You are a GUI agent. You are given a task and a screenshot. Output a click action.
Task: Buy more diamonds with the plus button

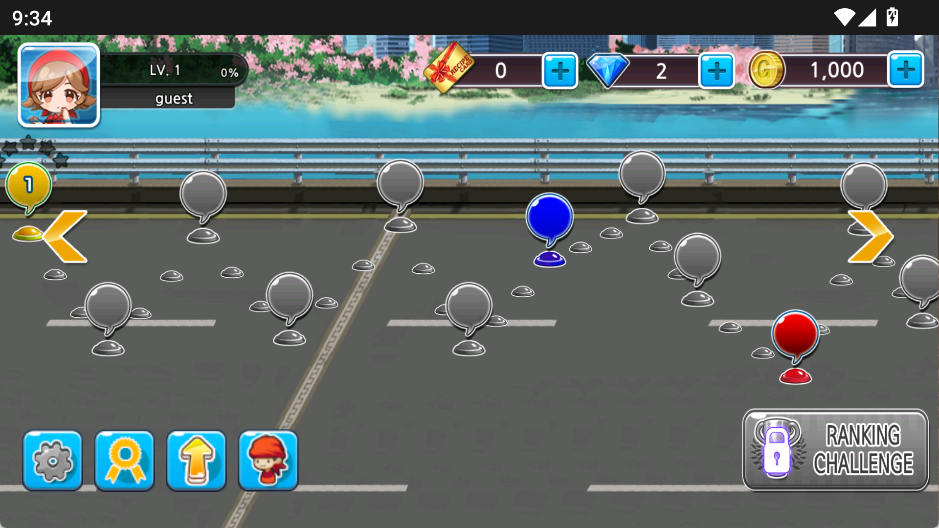[x=716, y=70]
